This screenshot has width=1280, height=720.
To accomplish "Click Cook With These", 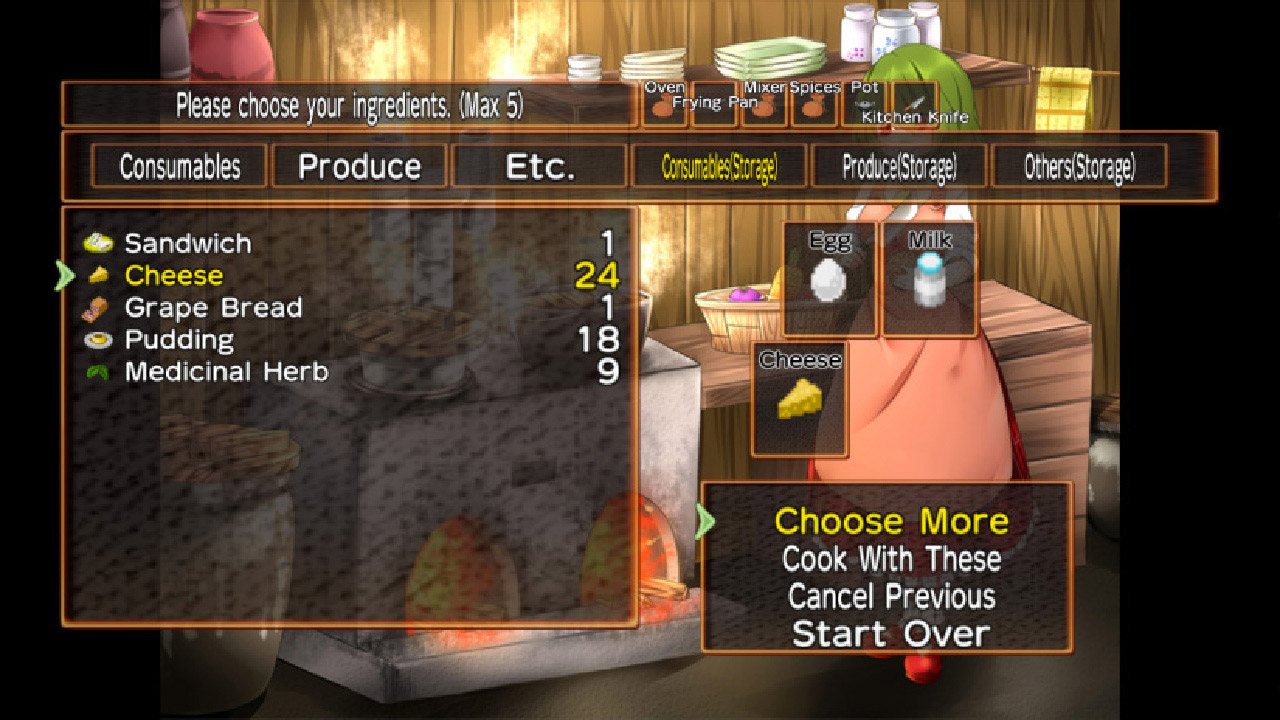I will (891, 559).
